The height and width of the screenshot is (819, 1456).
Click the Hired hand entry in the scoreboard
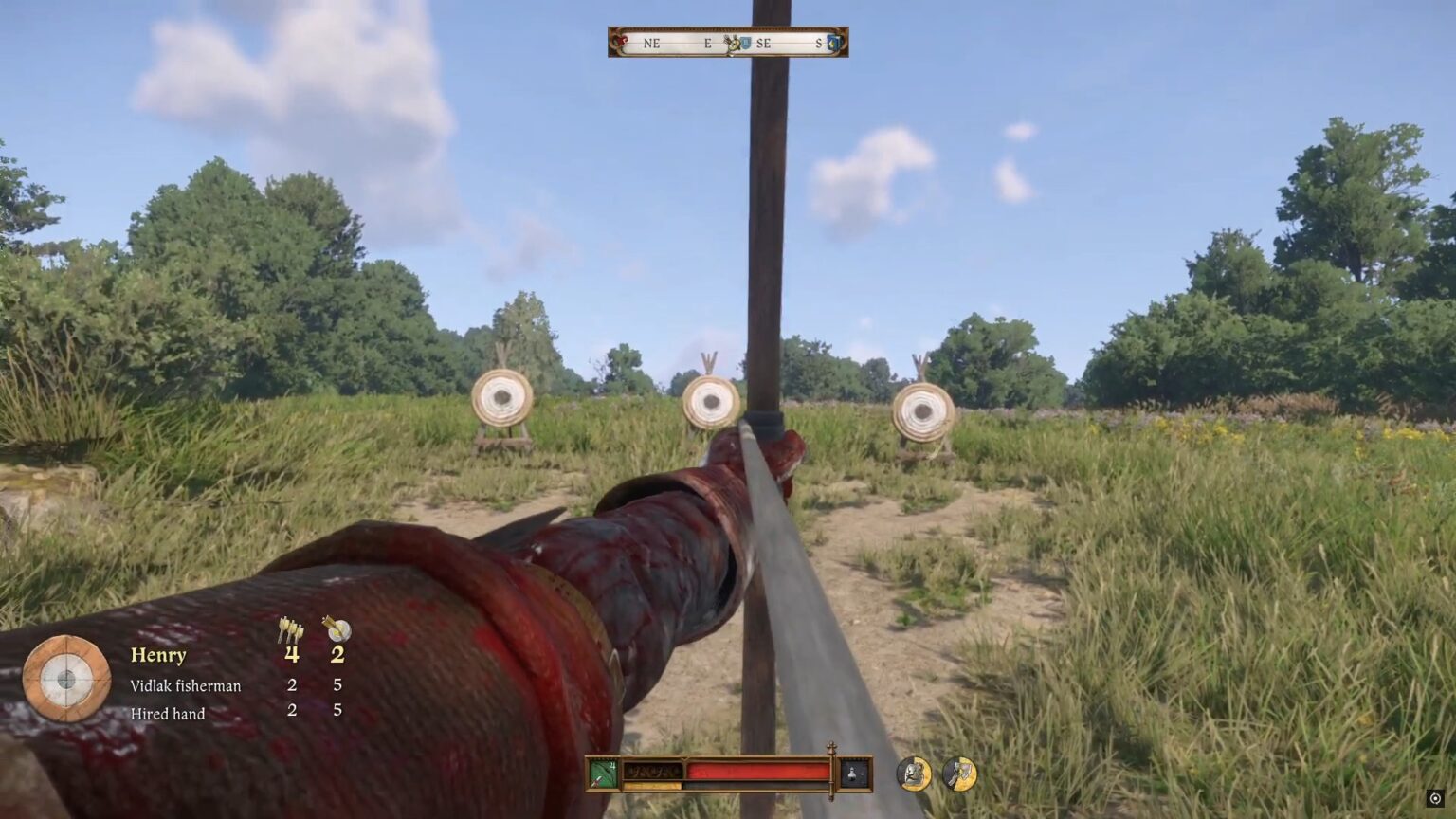coord(167,713)
